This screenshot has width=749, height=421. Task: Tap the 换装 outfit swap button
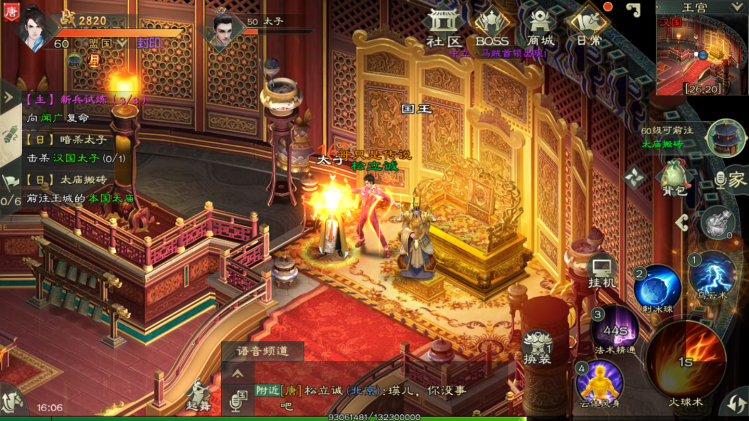point(538,346)
